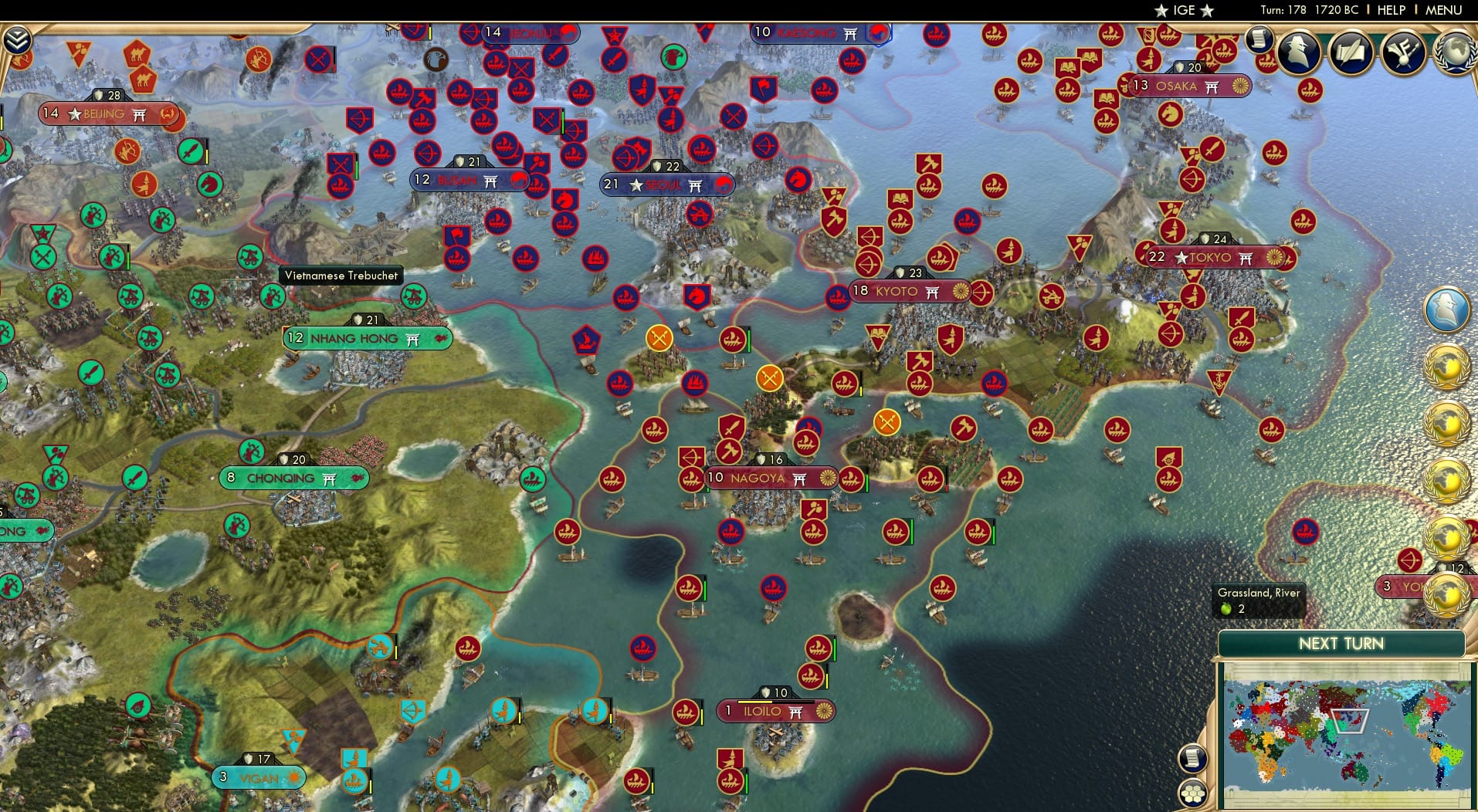
Task: Open the Culture overview icon
Action: 1401,49
